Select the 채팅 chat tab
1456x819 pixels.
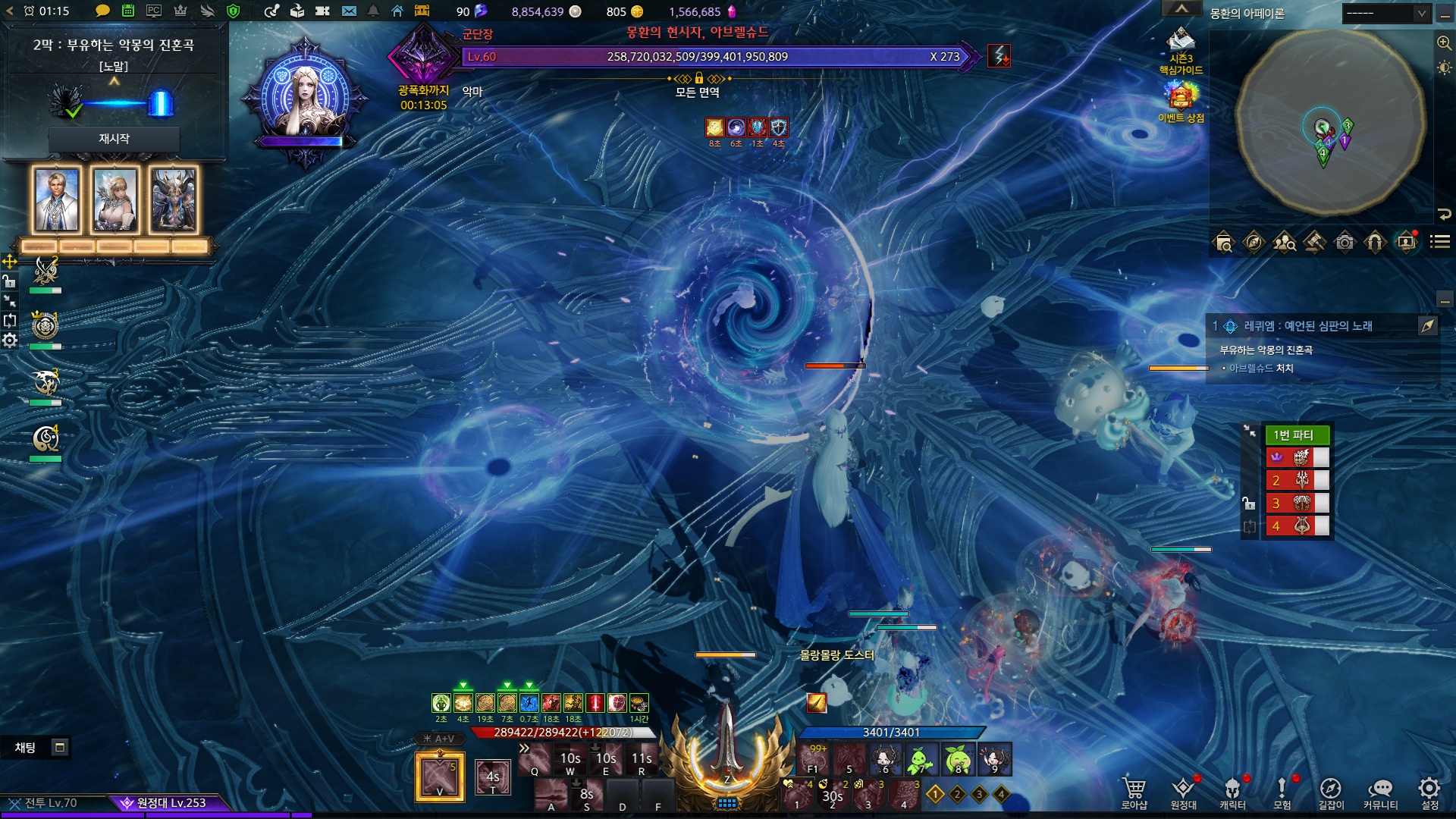(25, 748)
